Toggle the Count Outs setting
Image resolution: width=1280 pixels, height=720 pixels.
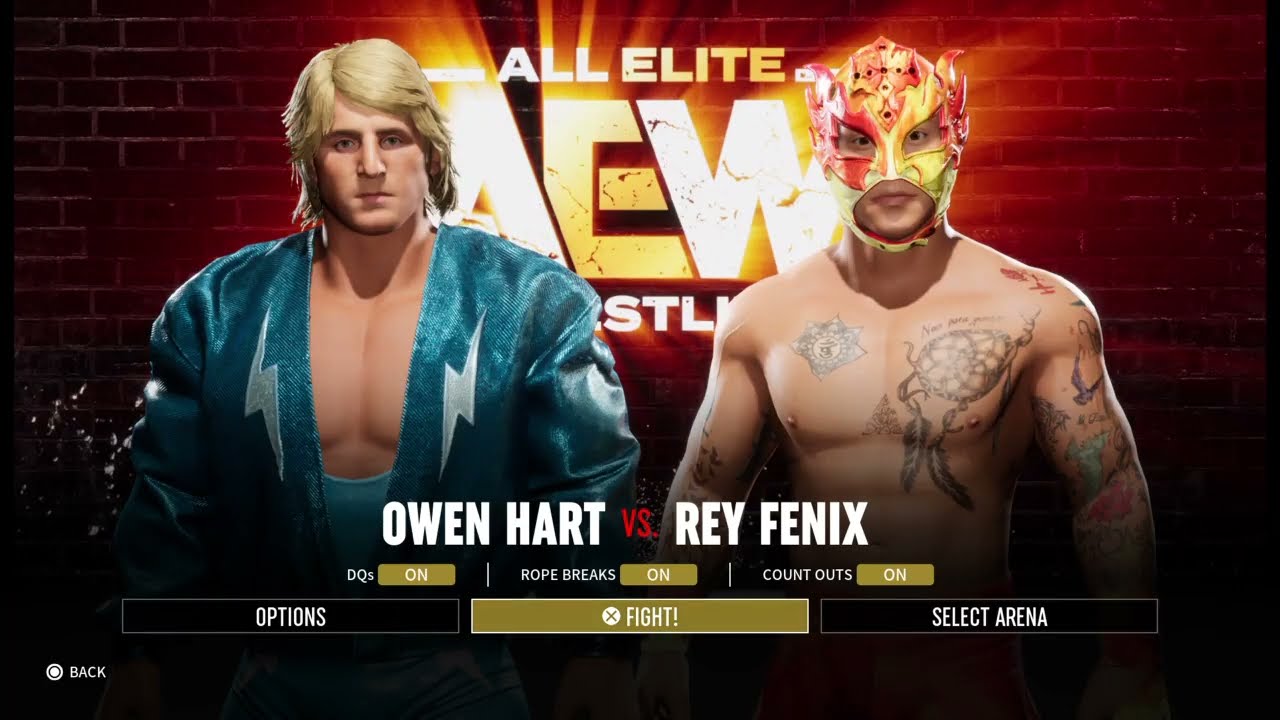[x=895, y=575]
